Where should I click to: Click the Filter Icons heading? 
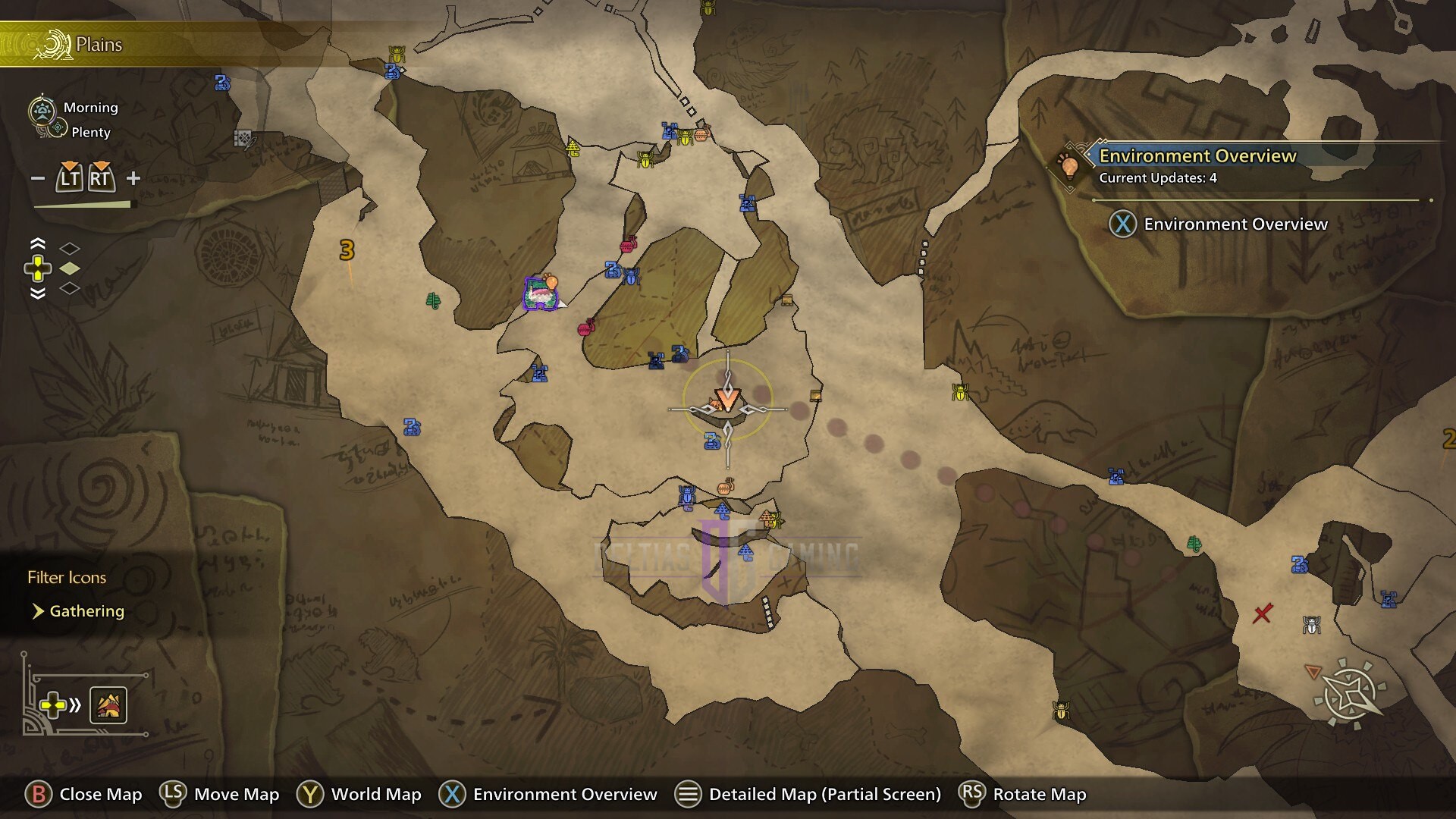point(67,578)
